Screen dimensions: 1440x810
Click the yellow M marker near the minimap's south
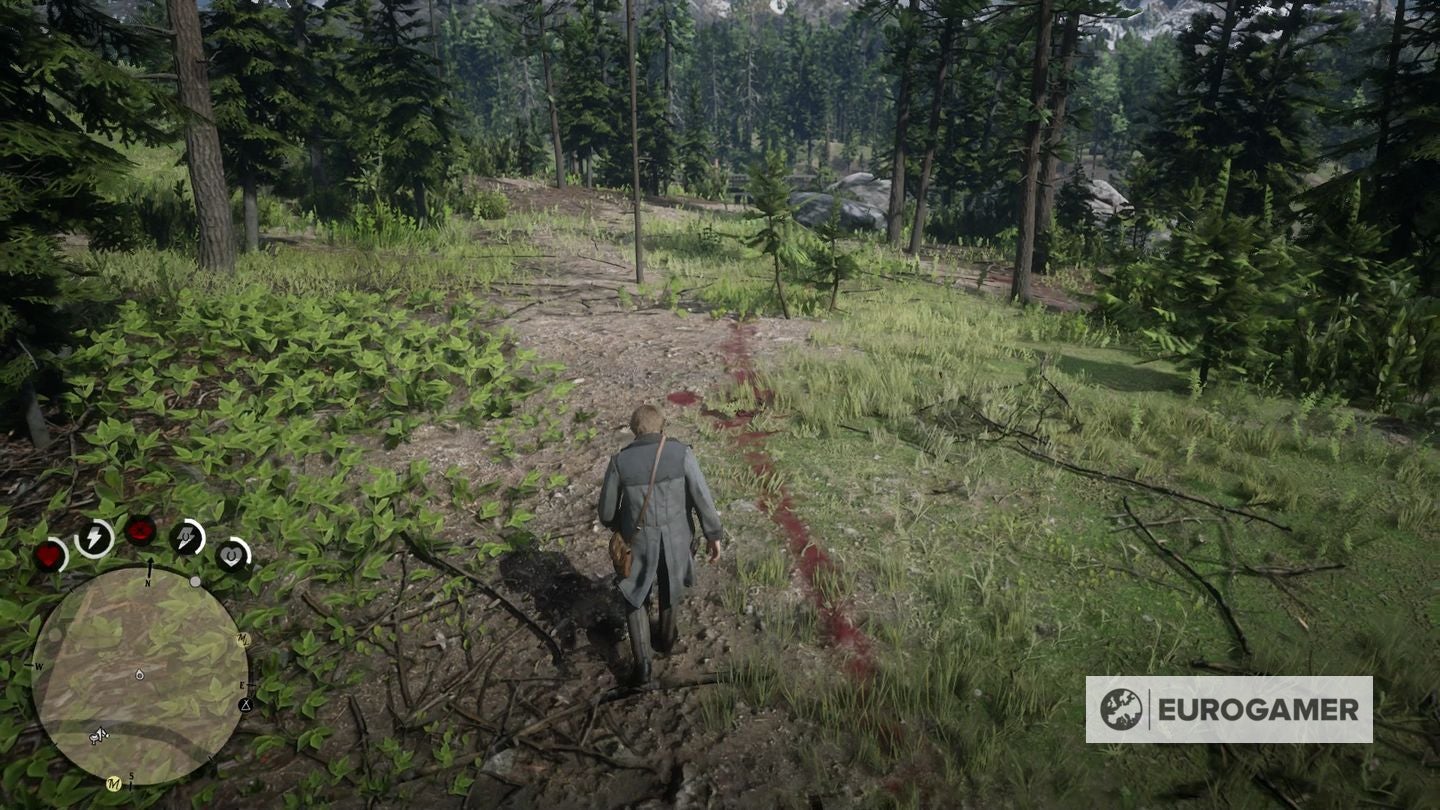(113, 783)
